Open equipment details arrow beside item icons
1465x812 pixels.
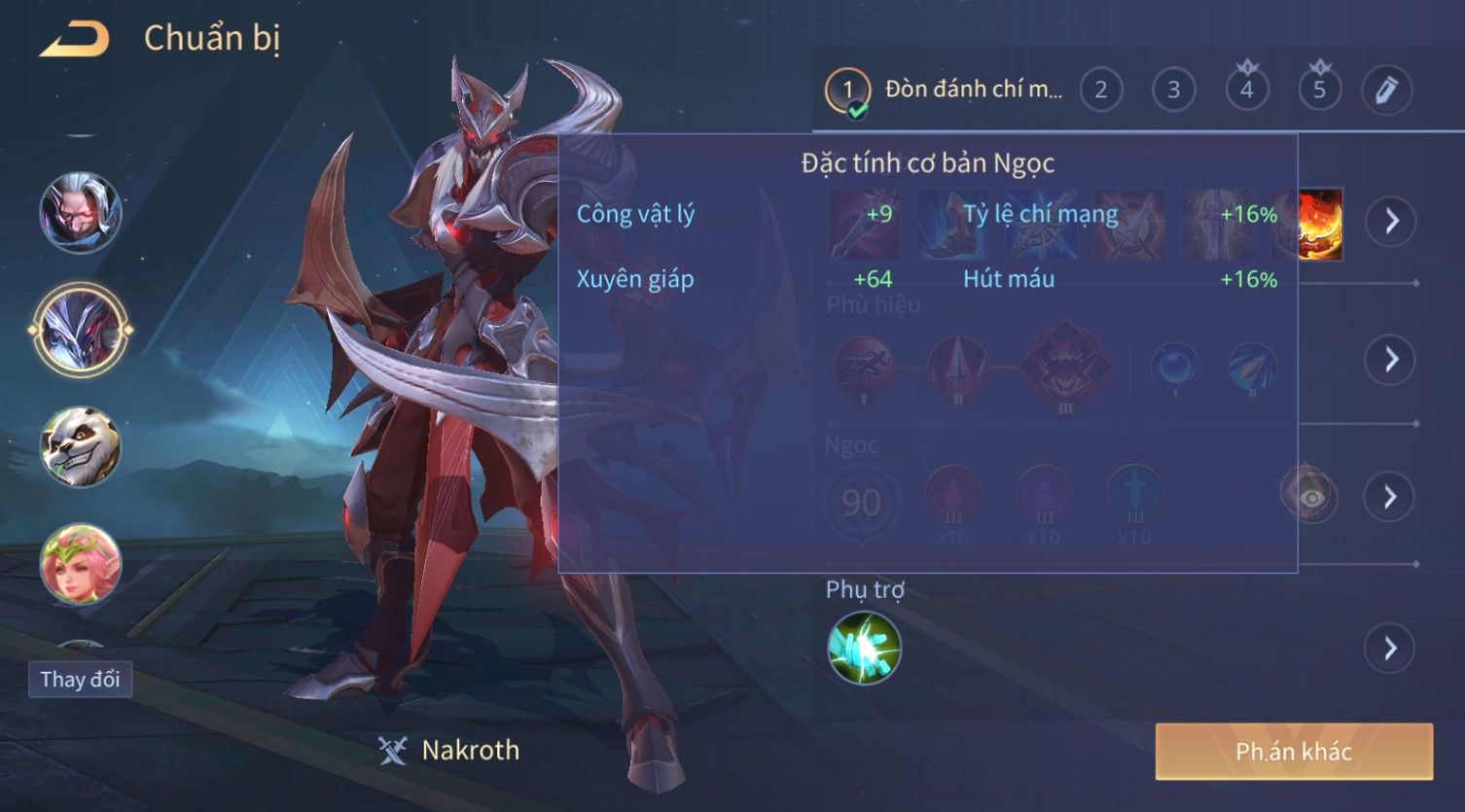click(1390, 222)
